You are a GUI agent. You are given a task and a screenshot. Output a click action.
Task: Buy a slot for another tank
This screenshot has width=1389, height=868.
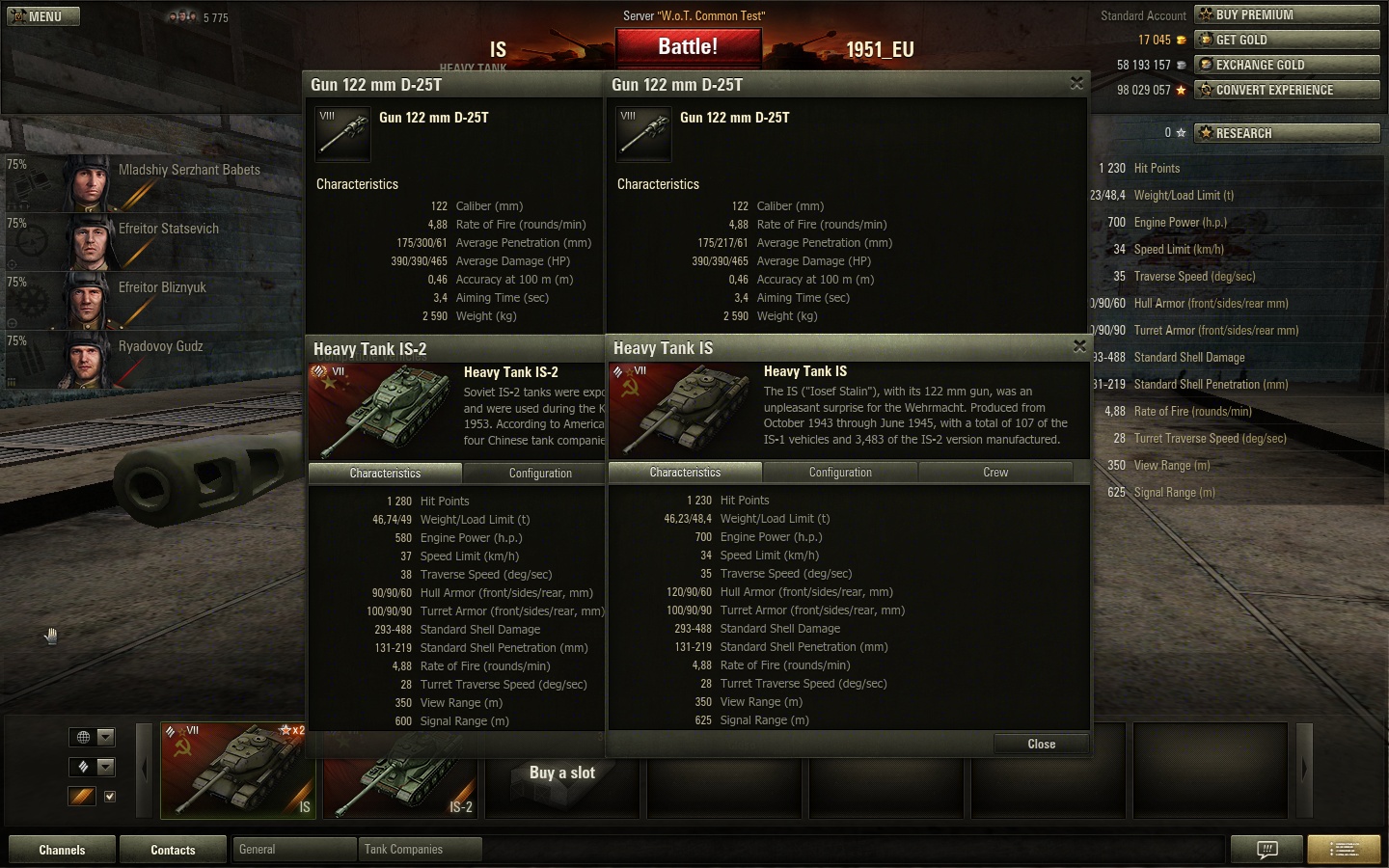(x=562, y=773)
